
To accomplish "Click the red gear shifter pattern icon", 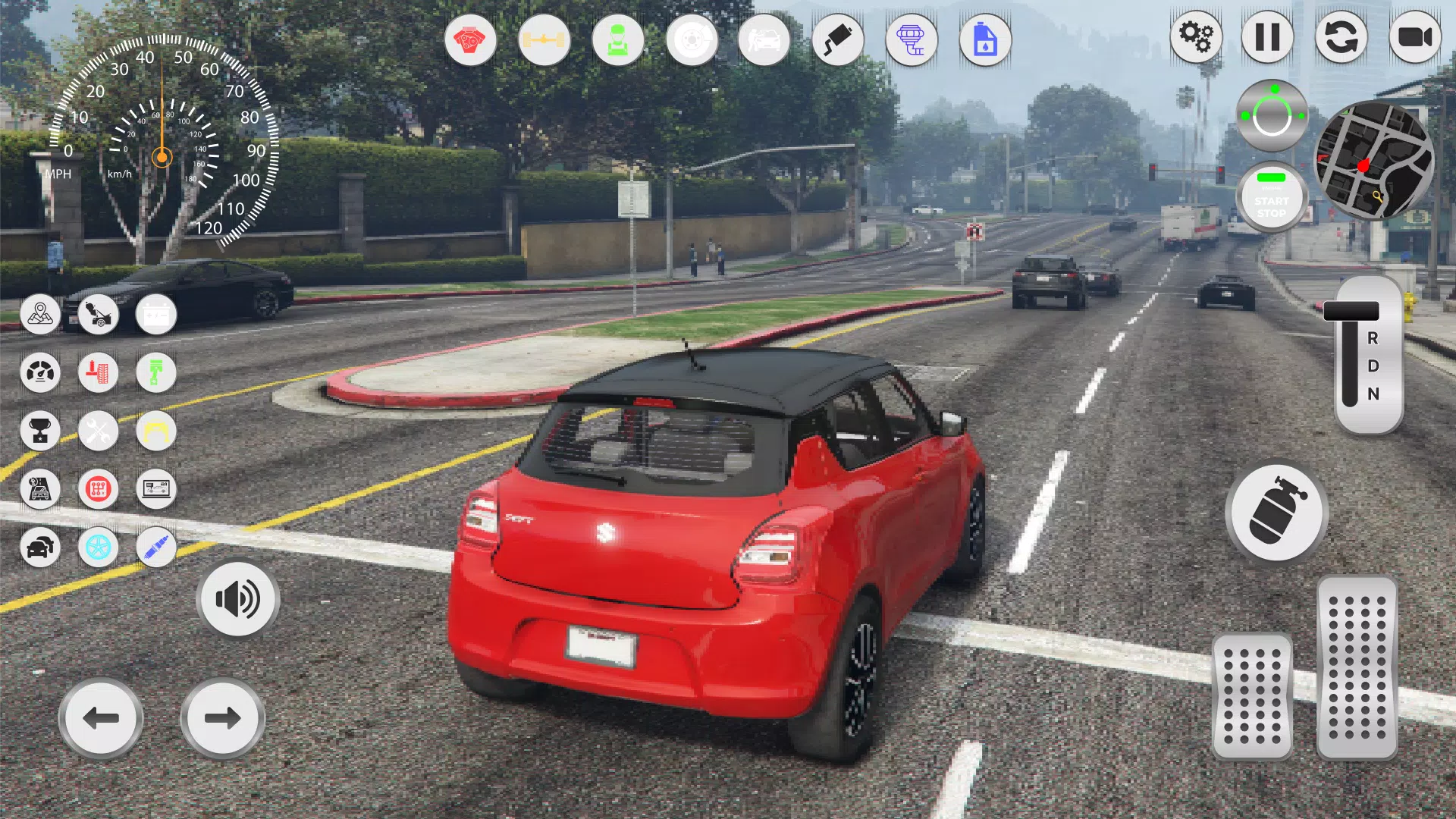I will click(98, 489).
